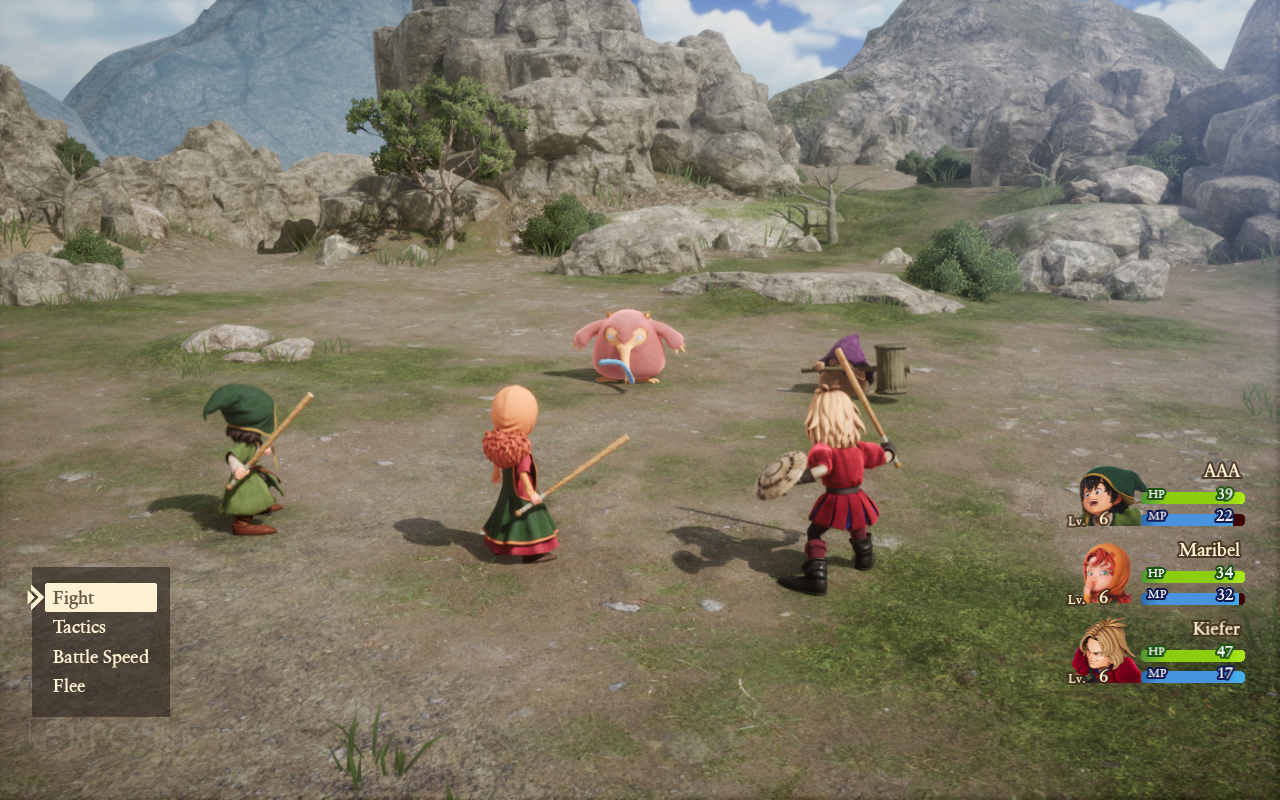1280x800 pixels.
Task: Select Fight in the battle menu
Action: (x=100, y=598)
